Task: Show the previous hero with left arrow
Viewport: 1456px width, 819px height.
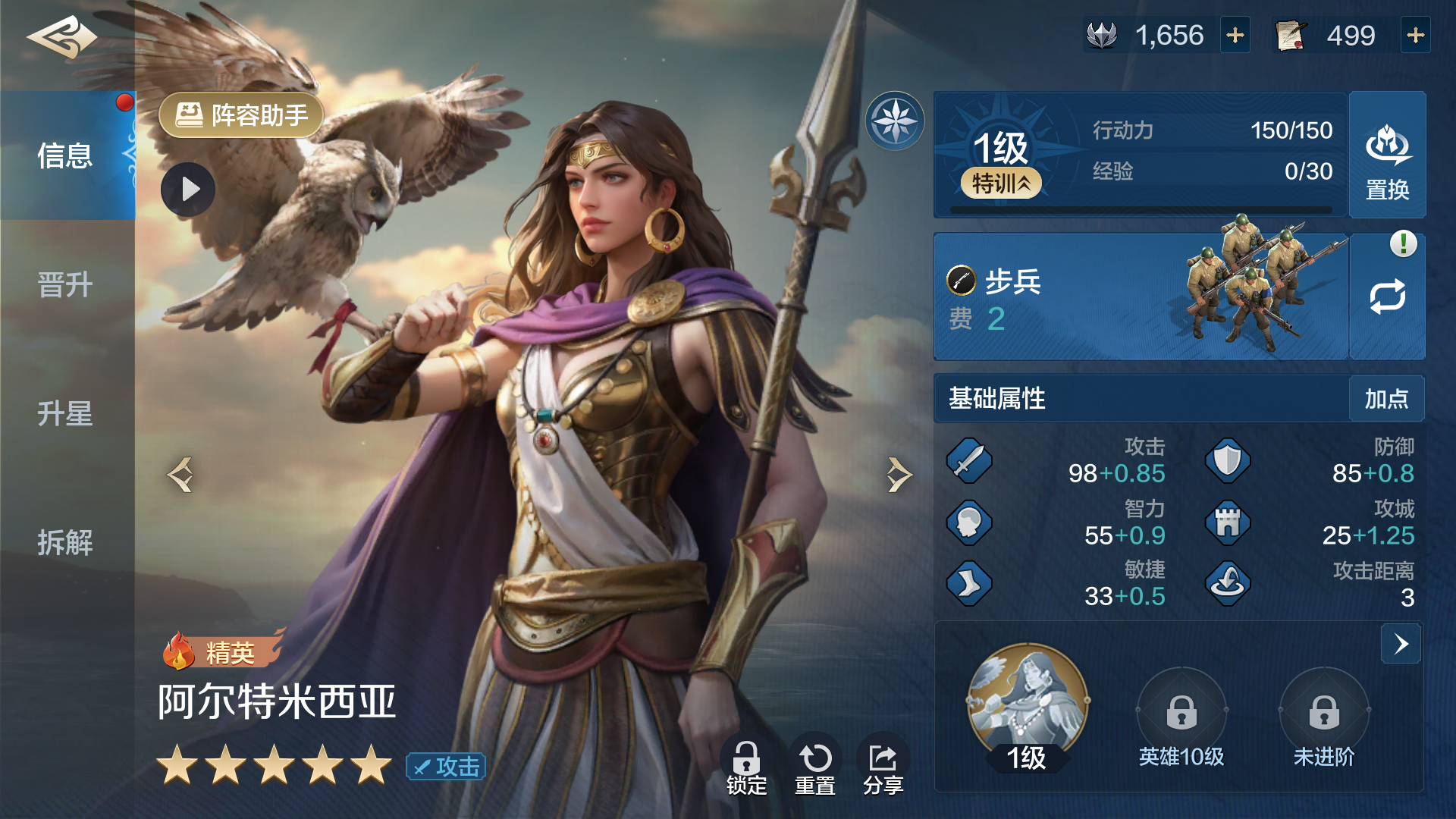Action: pos(180,475)
